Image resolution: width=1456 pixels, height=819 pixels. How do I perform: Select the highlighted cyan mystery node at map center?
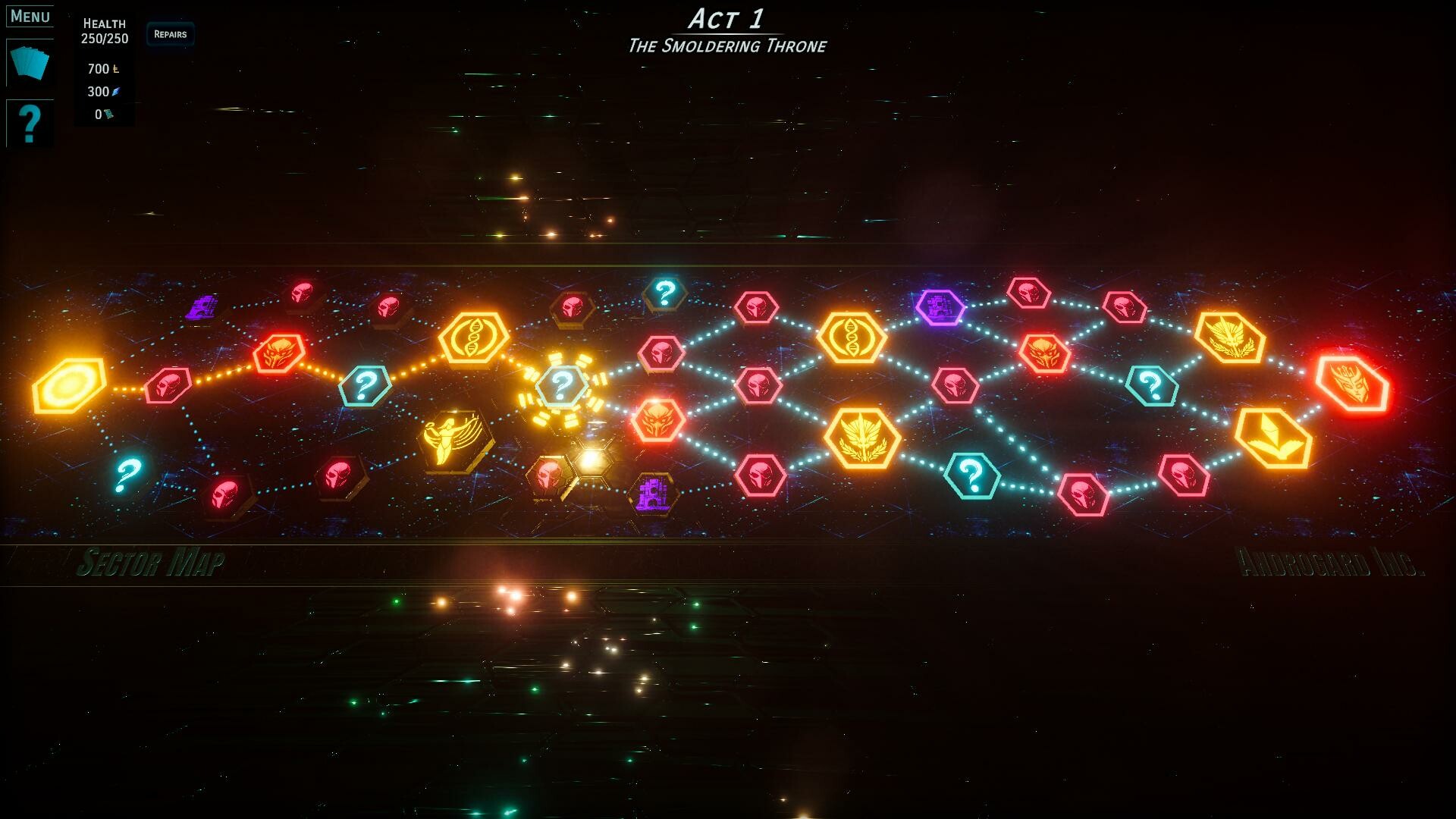(x=561, y=387)
